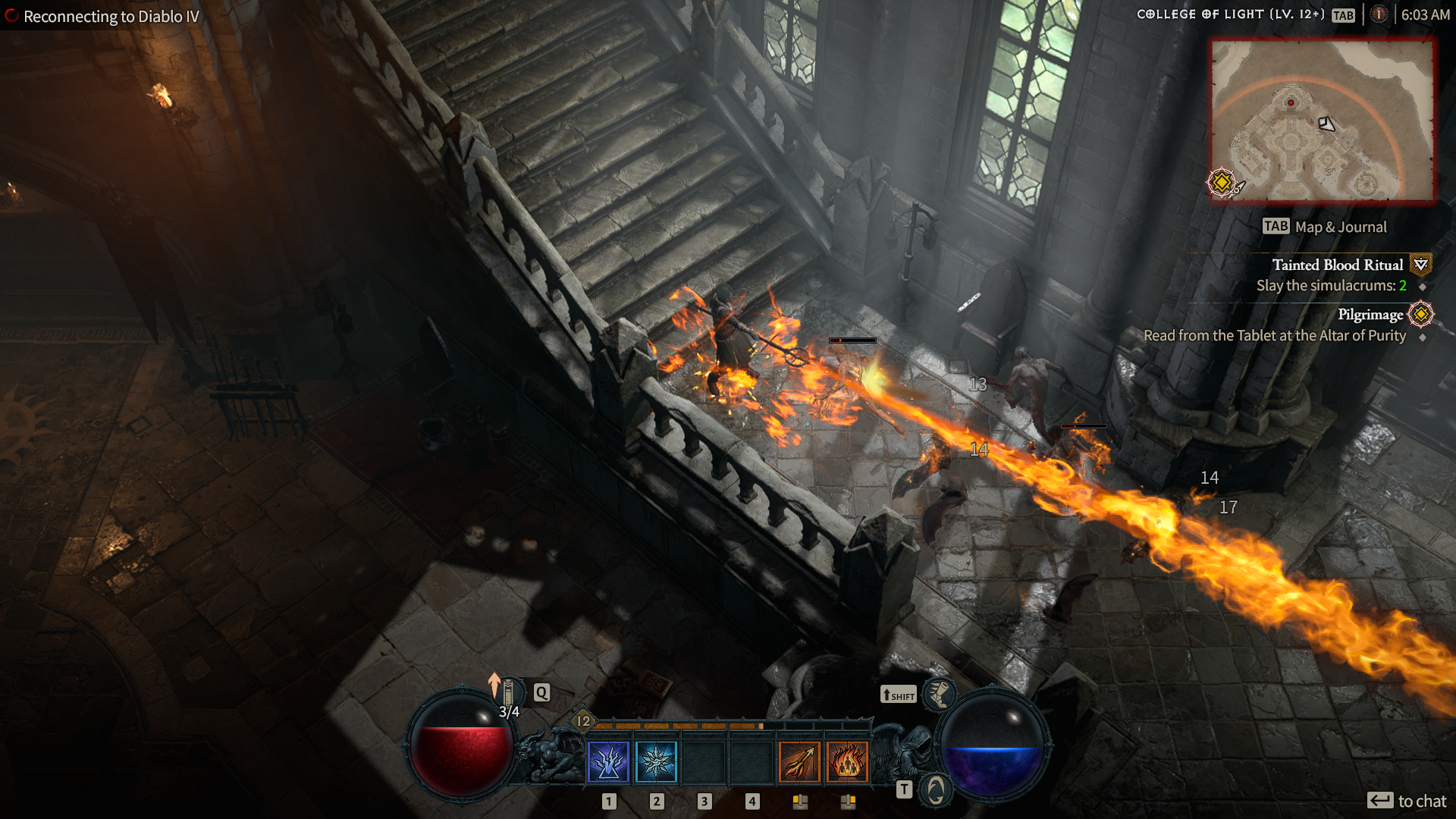Trigger the Firewall skill on the action bar

[849, 761]
